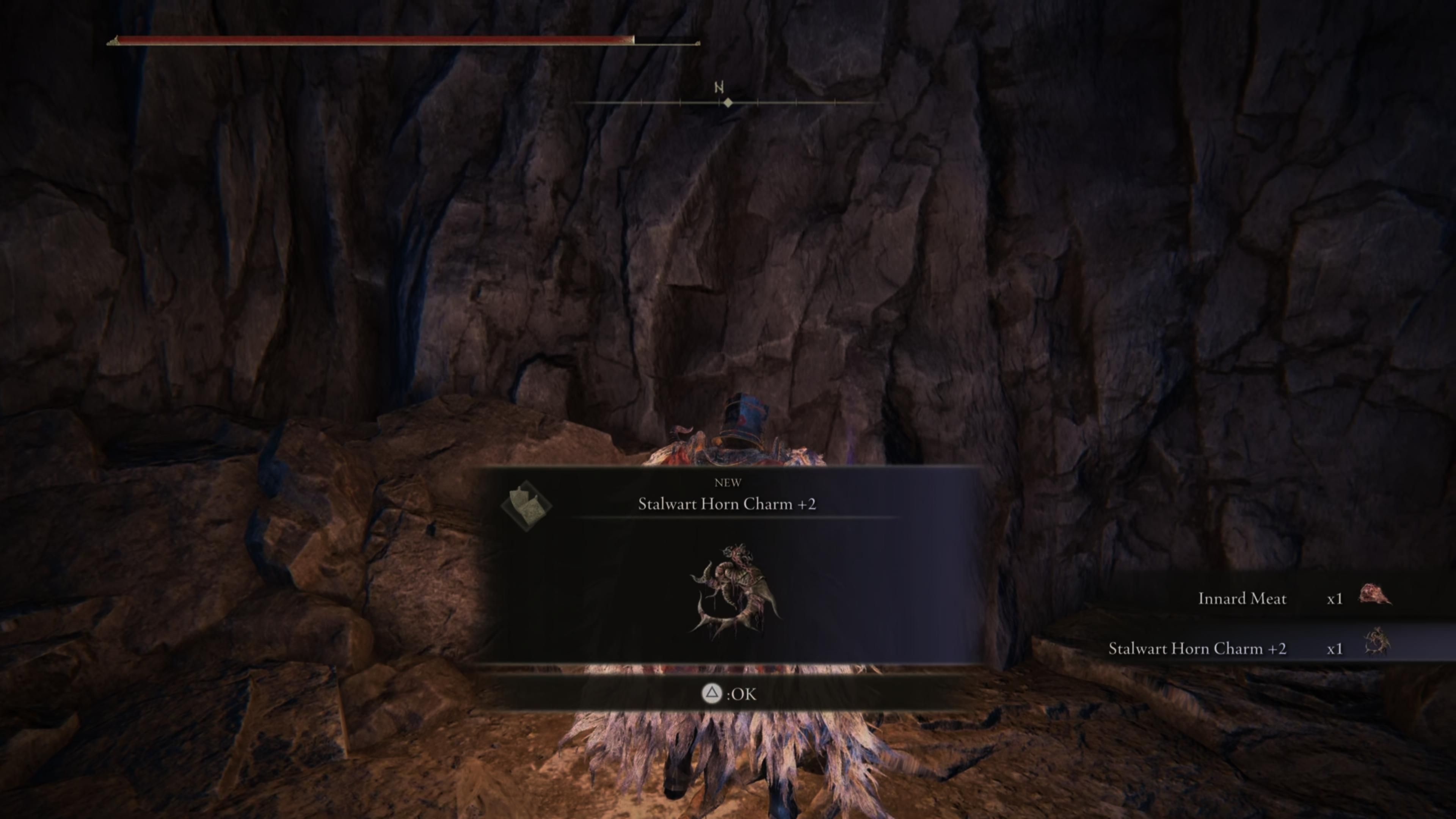Click the x1 quantity next to Stalwart Horn Charm
The height and width of the screenshot is (819, 1456).
tap(1335, 649)
